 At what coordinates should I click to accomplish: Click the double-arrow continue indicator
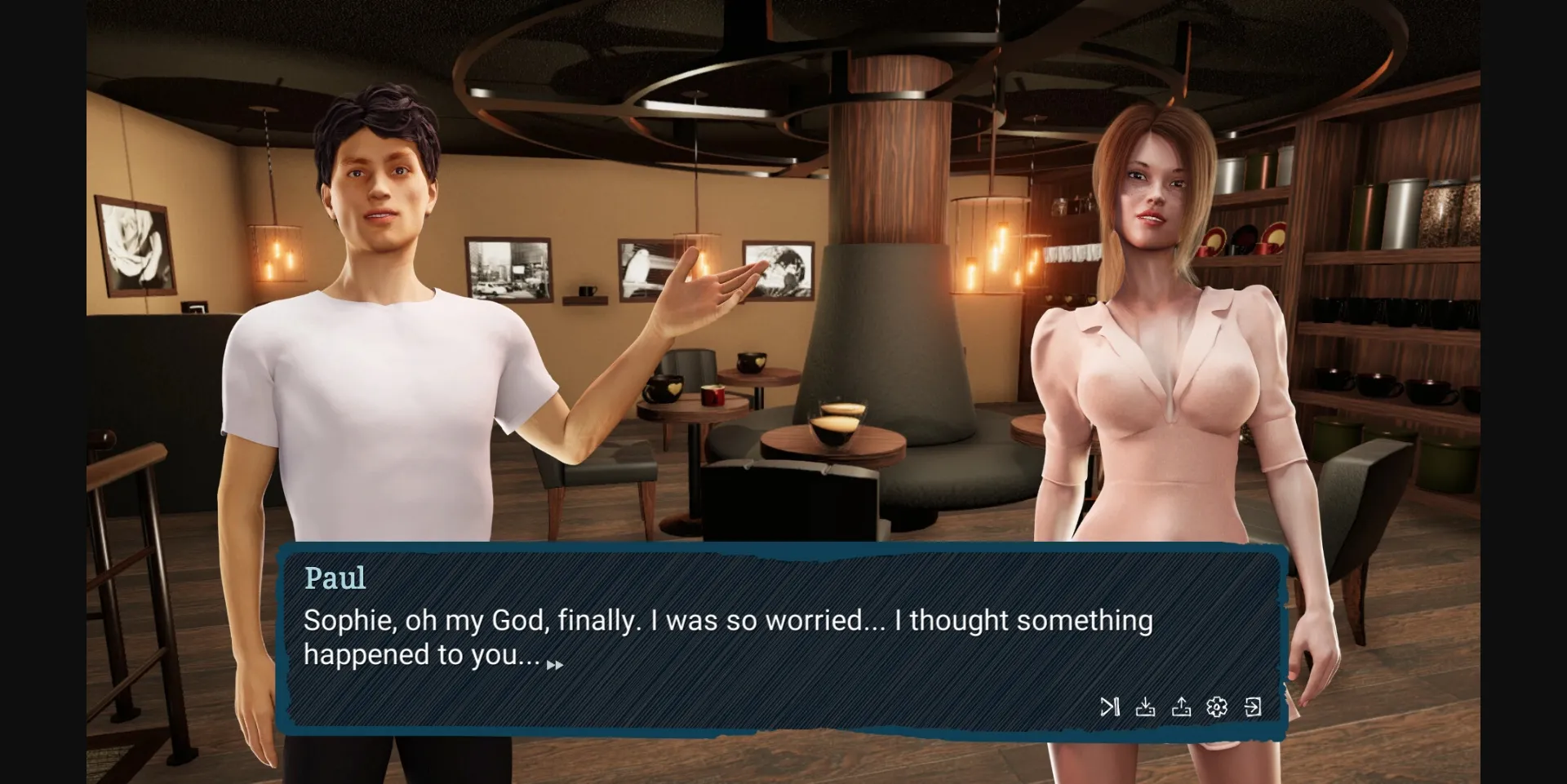556,663
